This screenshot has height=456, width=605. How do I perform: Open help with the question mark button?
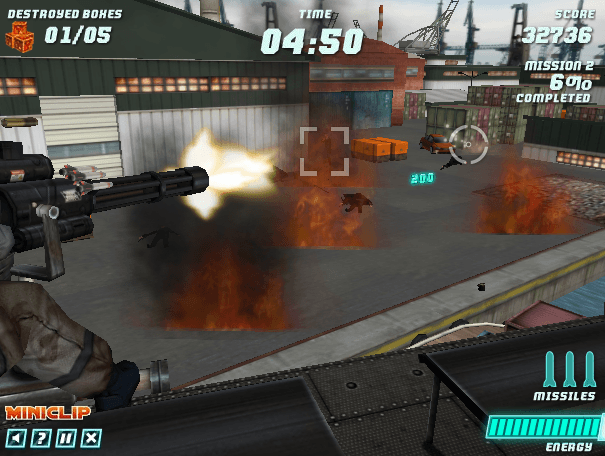point(40,438)
